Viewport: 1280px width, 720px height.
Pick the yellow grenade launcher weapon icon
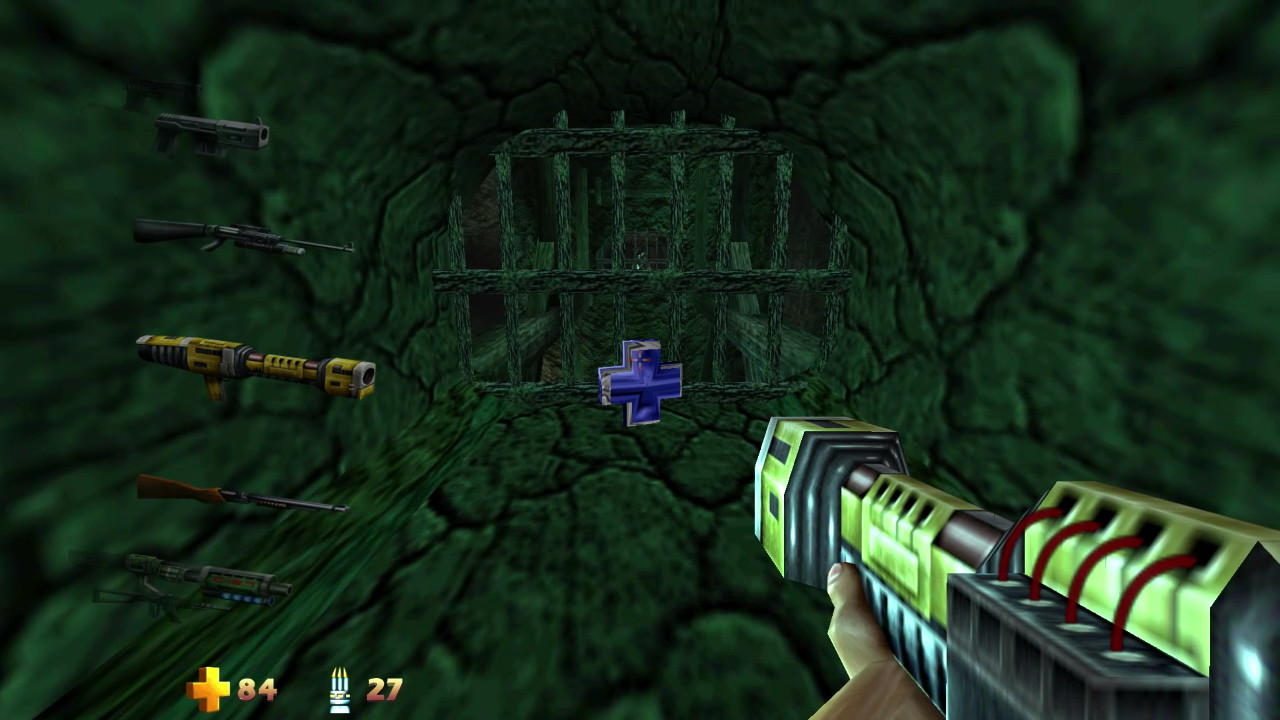255,370
